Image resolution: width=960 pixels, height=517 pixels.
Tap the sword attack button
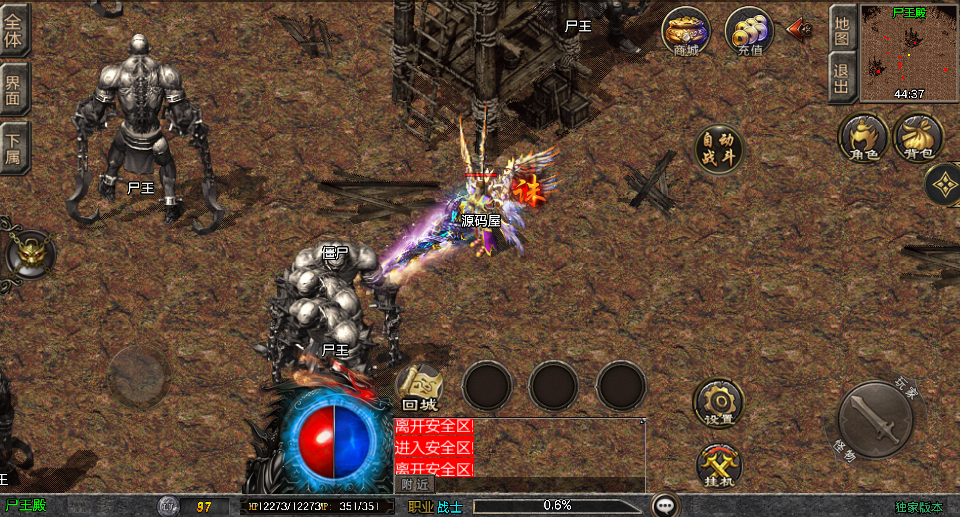point(875,421)
